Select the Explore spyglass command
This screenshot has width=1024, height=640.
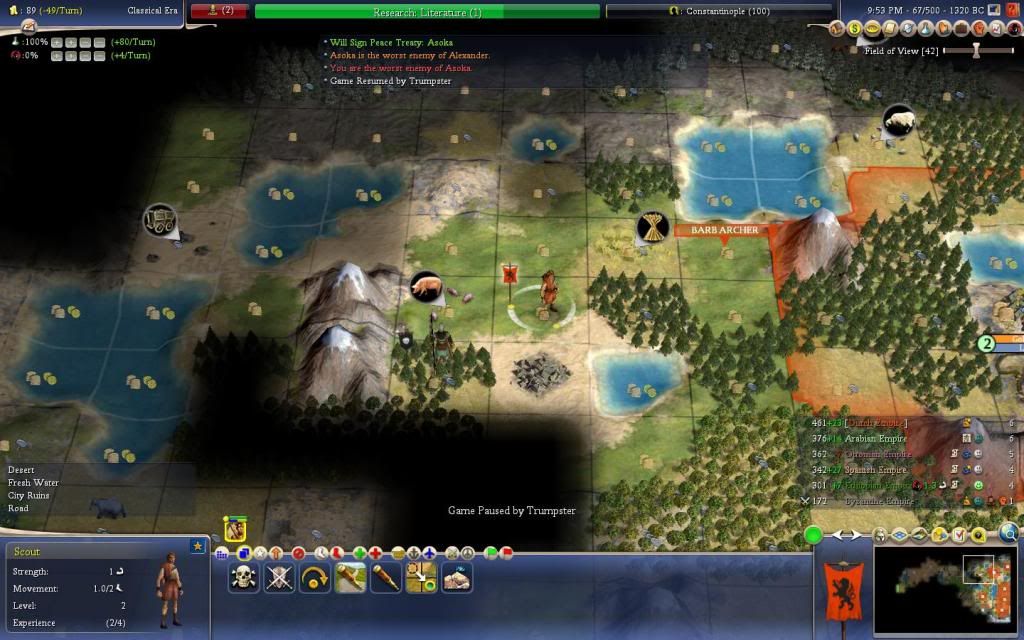coord(385,577)
